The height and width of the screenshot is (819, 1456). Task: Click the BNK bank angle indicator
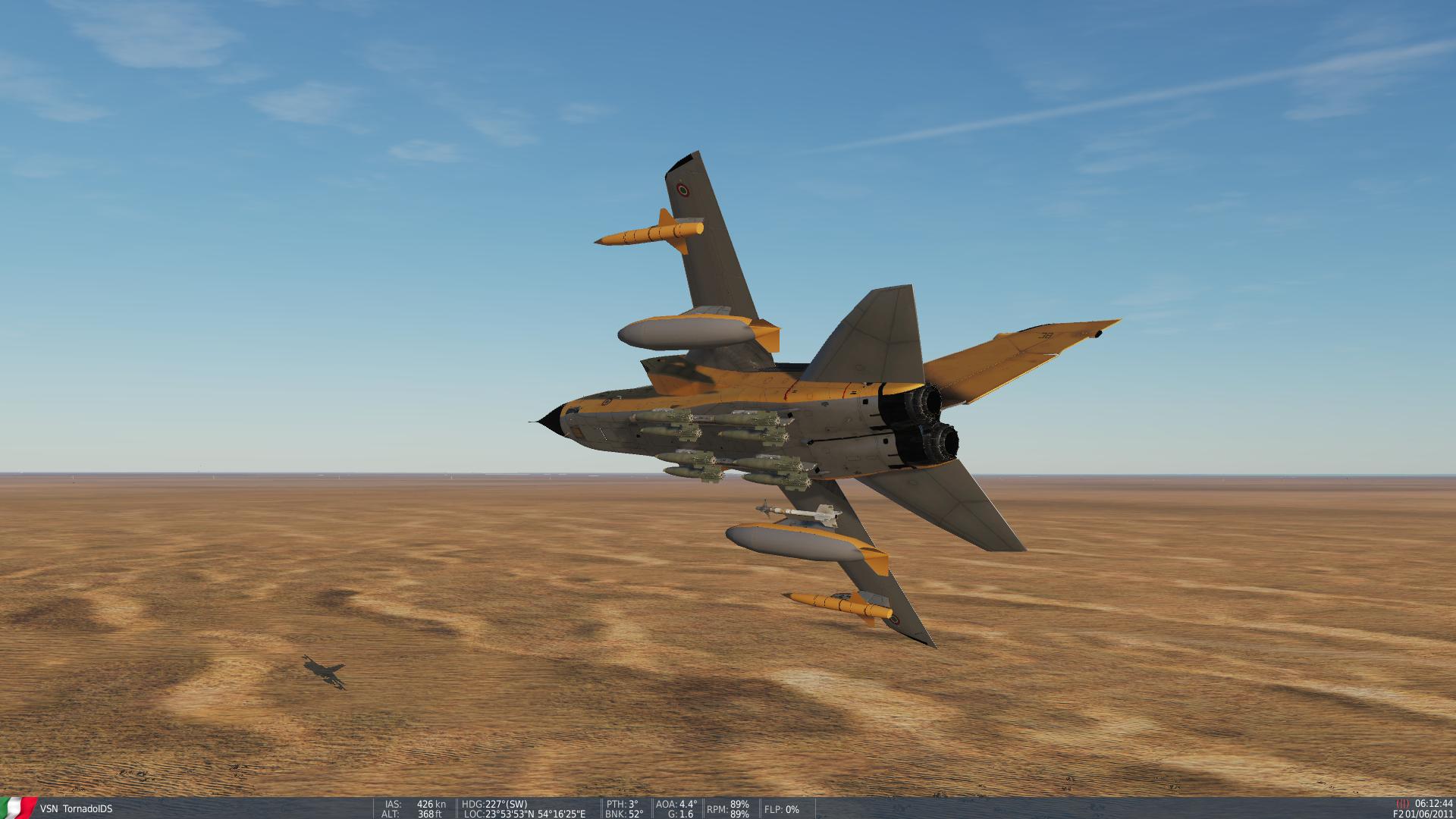623,814
